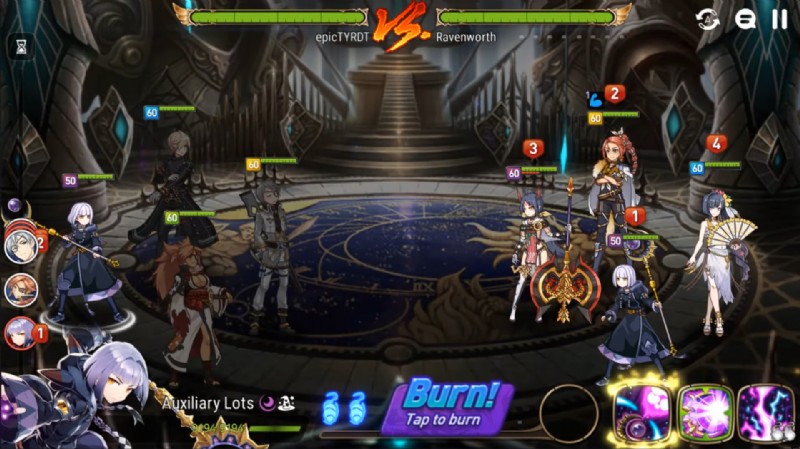Select the orange-haired turn order portrait
This screenshot has height=449, width=800.
click(20, 289)
